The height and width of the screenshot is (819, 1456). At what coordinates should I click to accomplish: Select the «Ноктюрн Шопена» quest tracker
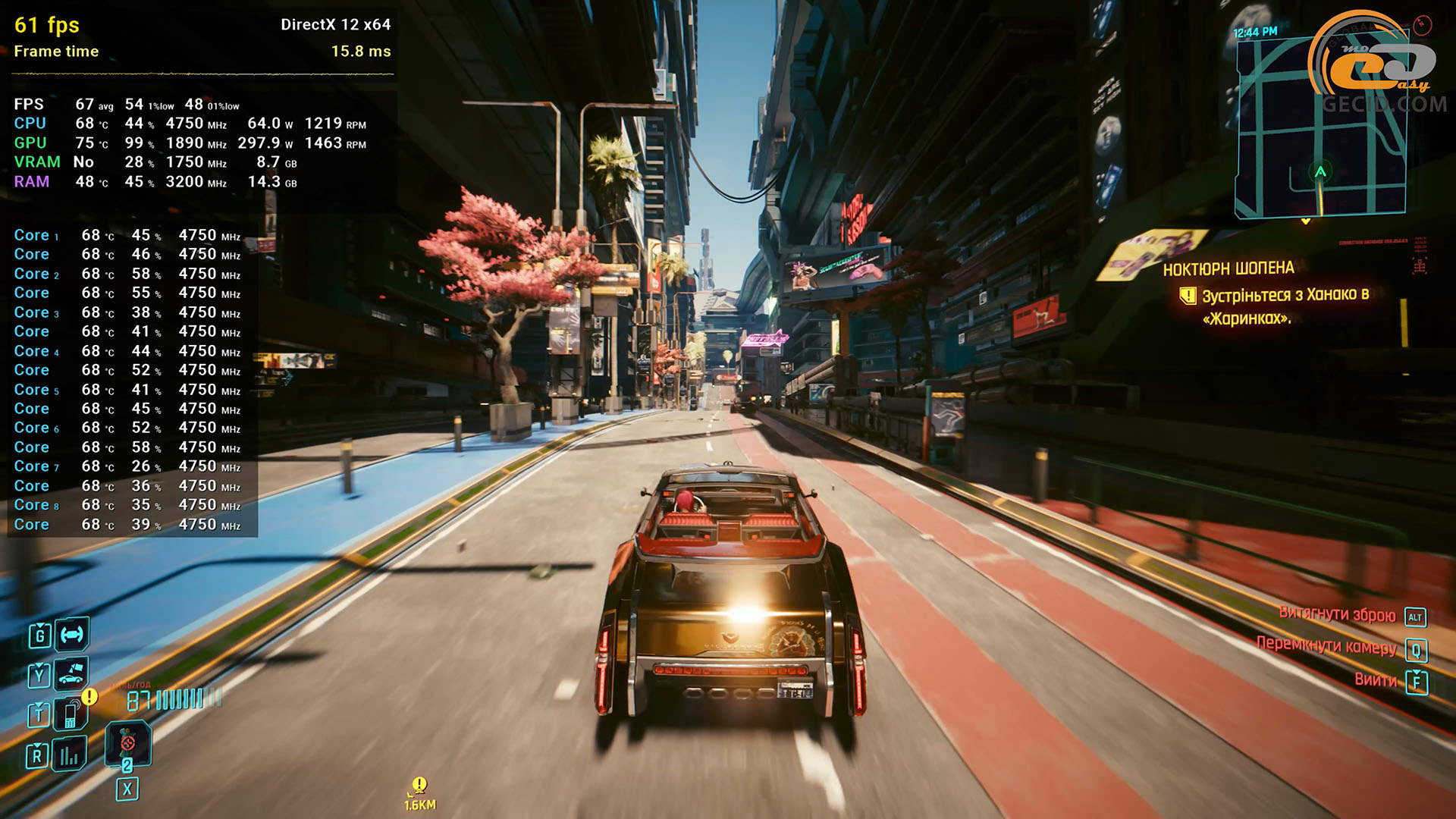(x=1228, y=268)
